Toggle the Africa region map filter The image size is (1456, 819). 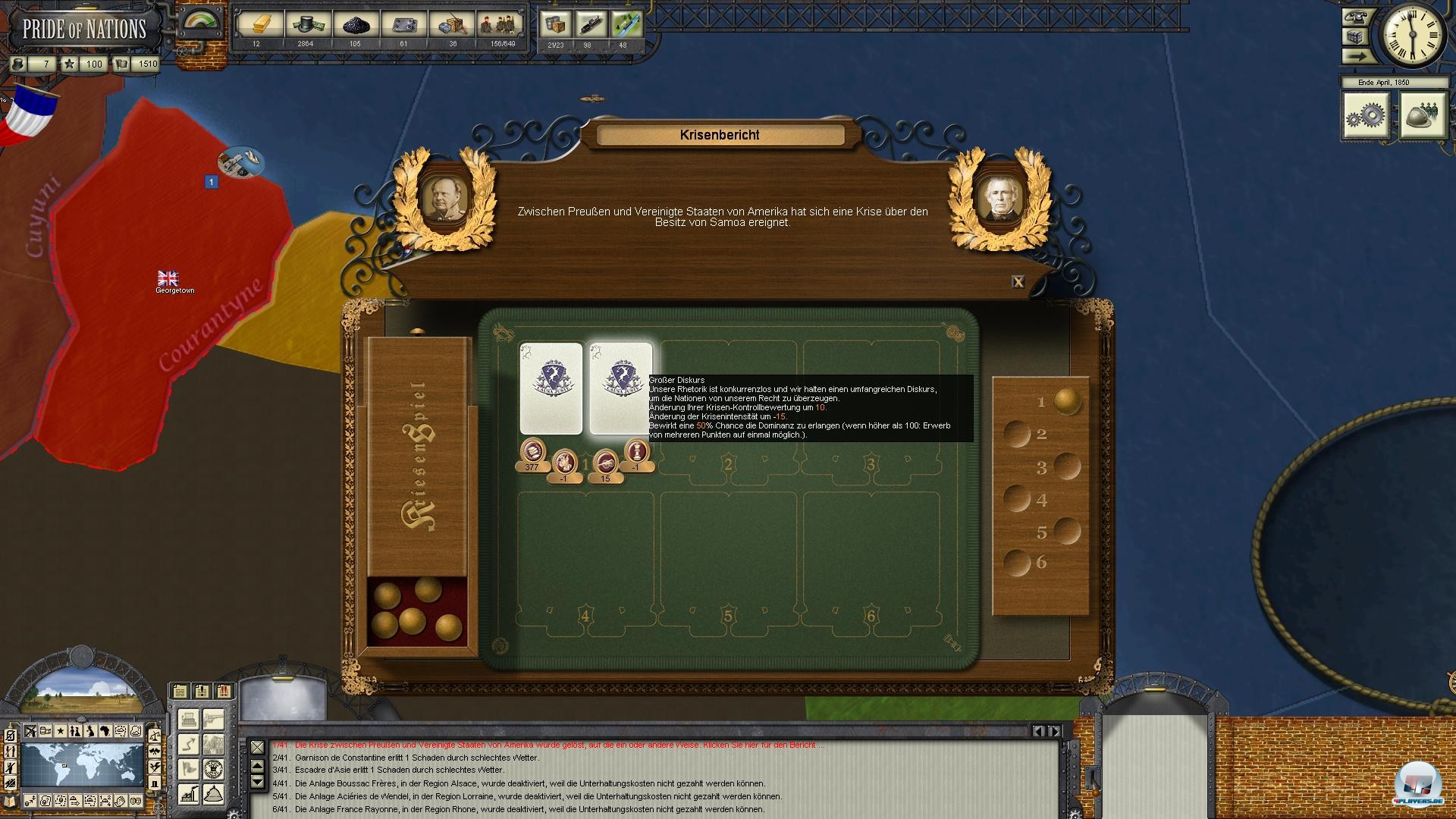(105, 731)
